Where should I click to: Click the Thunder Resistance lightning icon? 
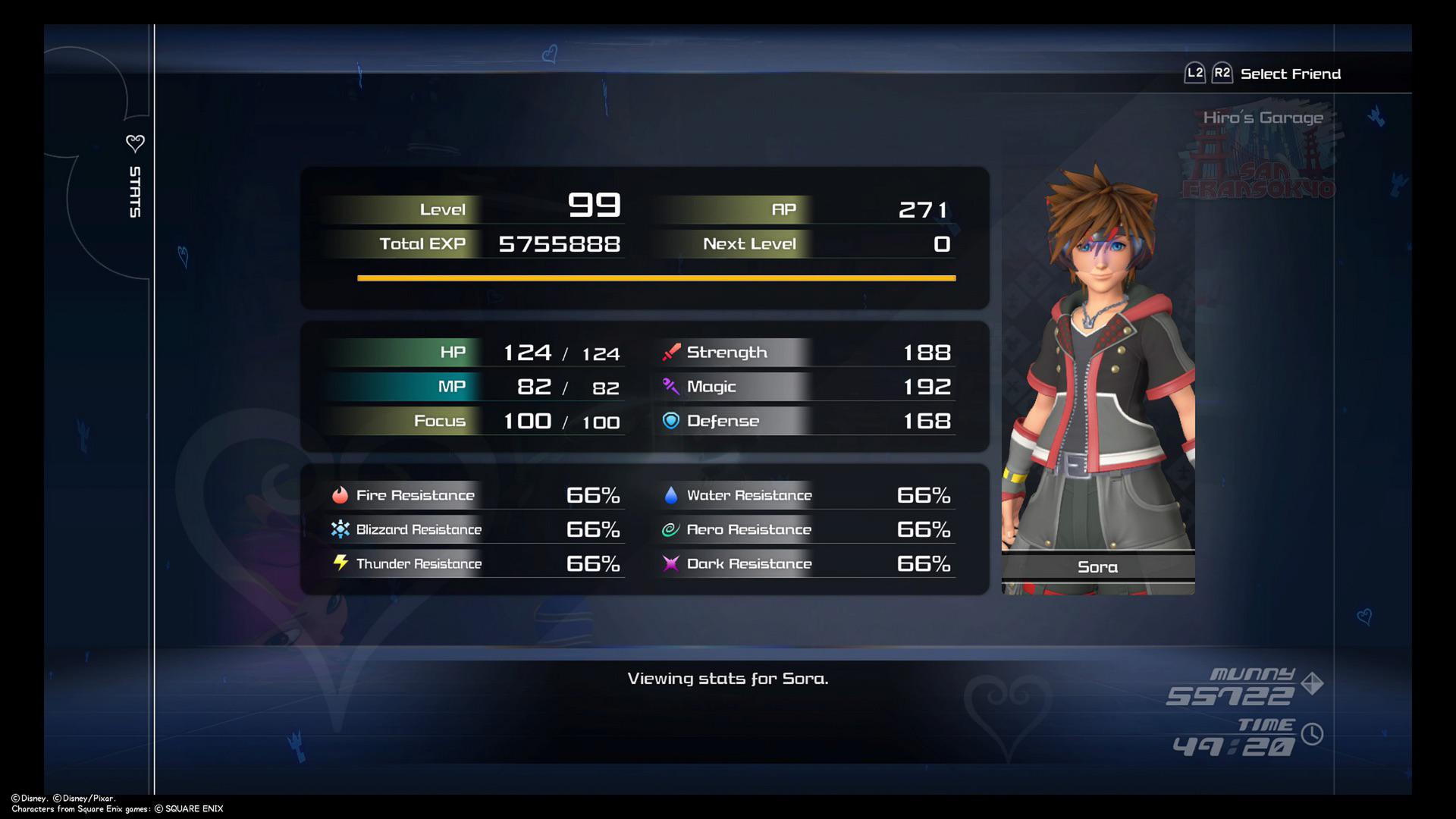tap(340, 563)
